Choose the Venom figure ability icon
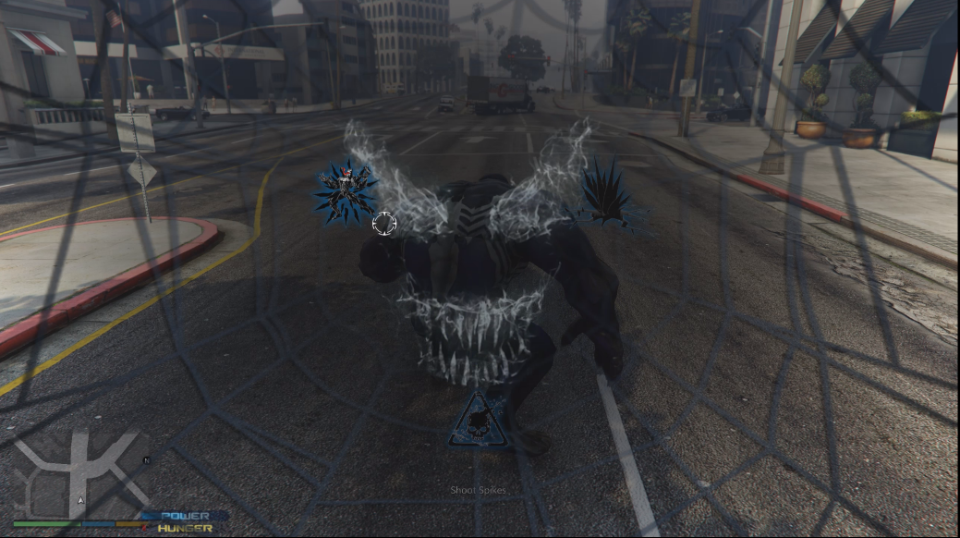The image size is (960, 538). 344,188
